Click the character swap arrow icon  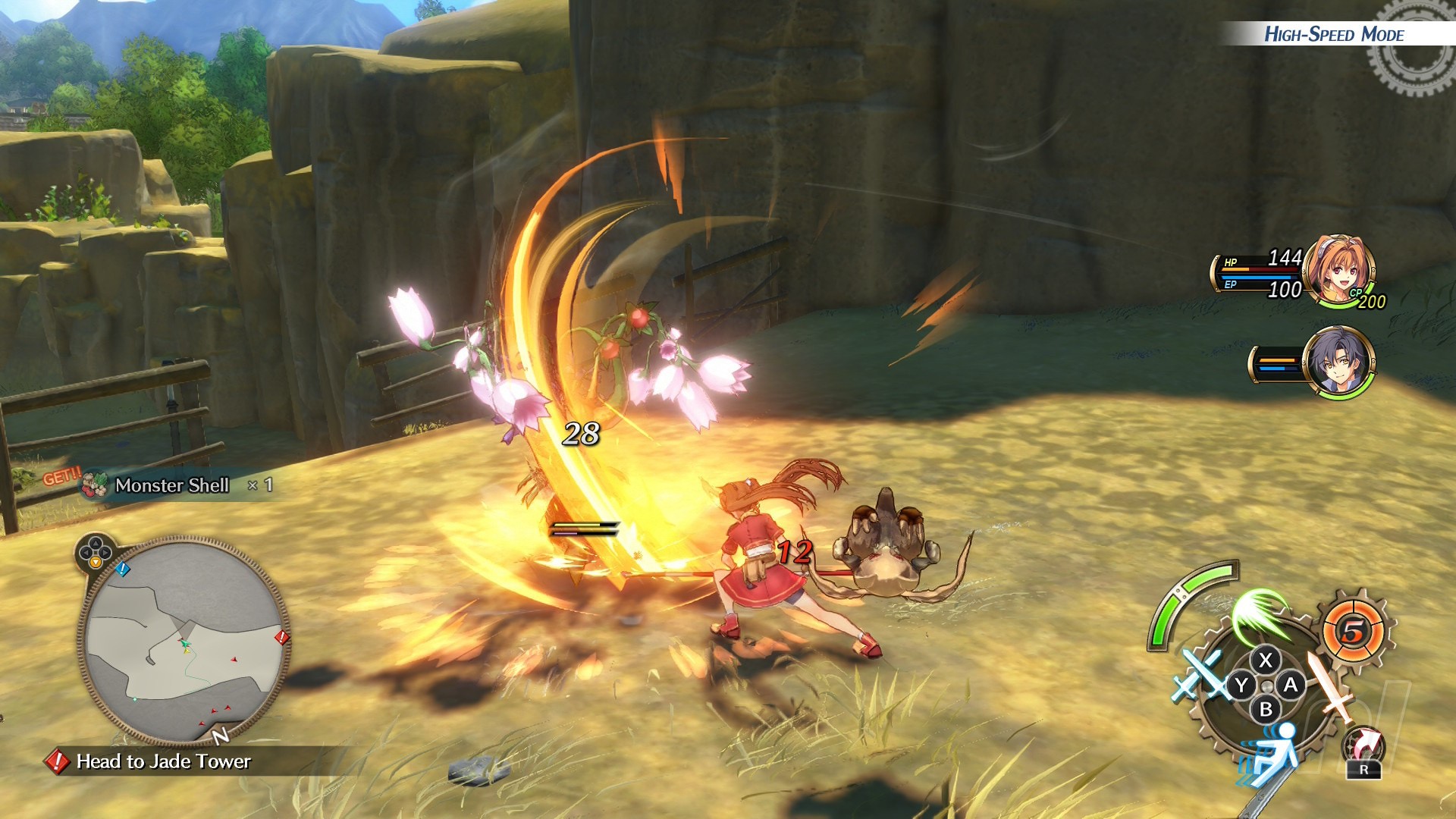(x=1364, y=747)
